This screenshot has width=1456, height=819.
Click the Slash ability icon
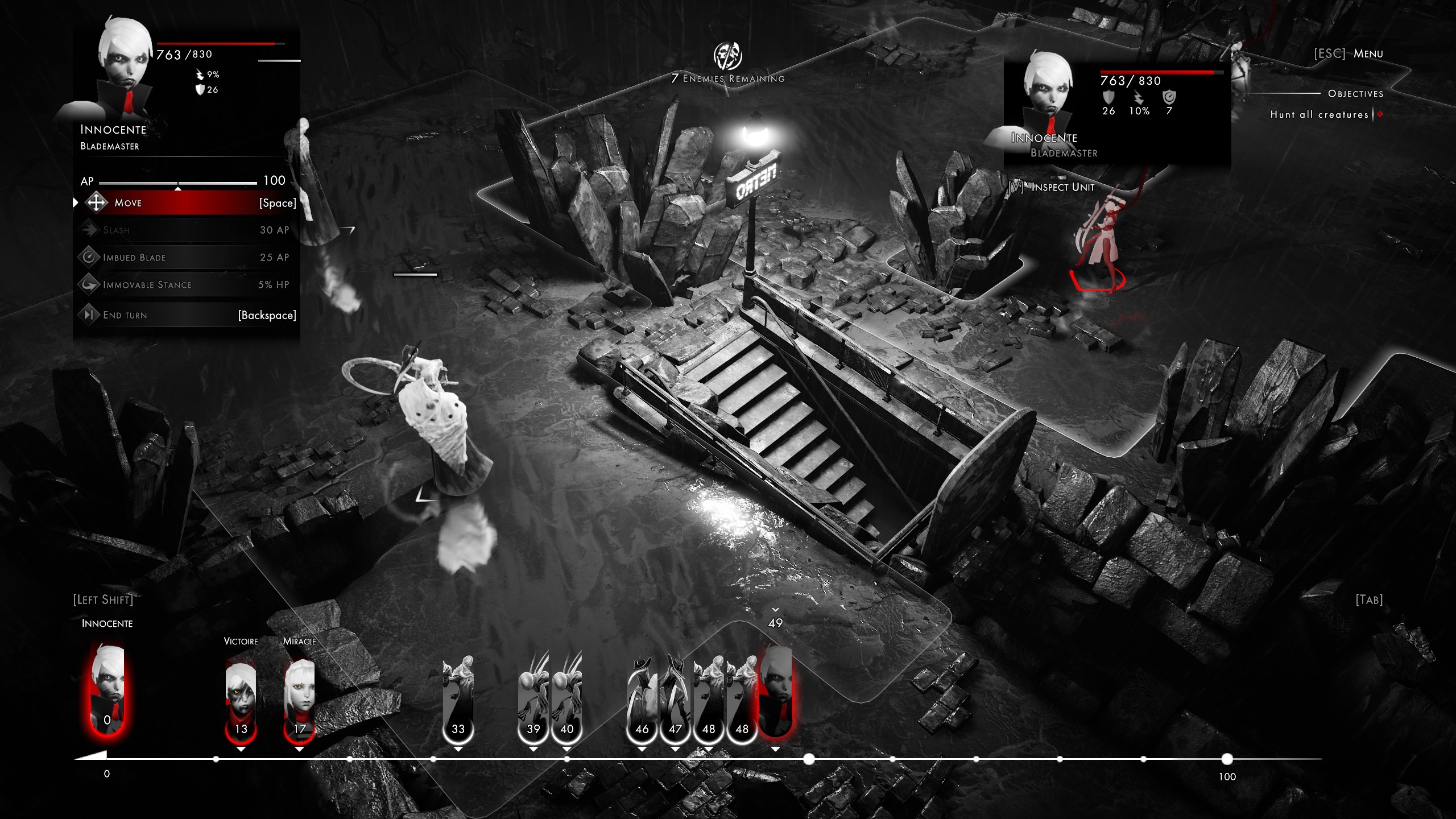[89, 230]
